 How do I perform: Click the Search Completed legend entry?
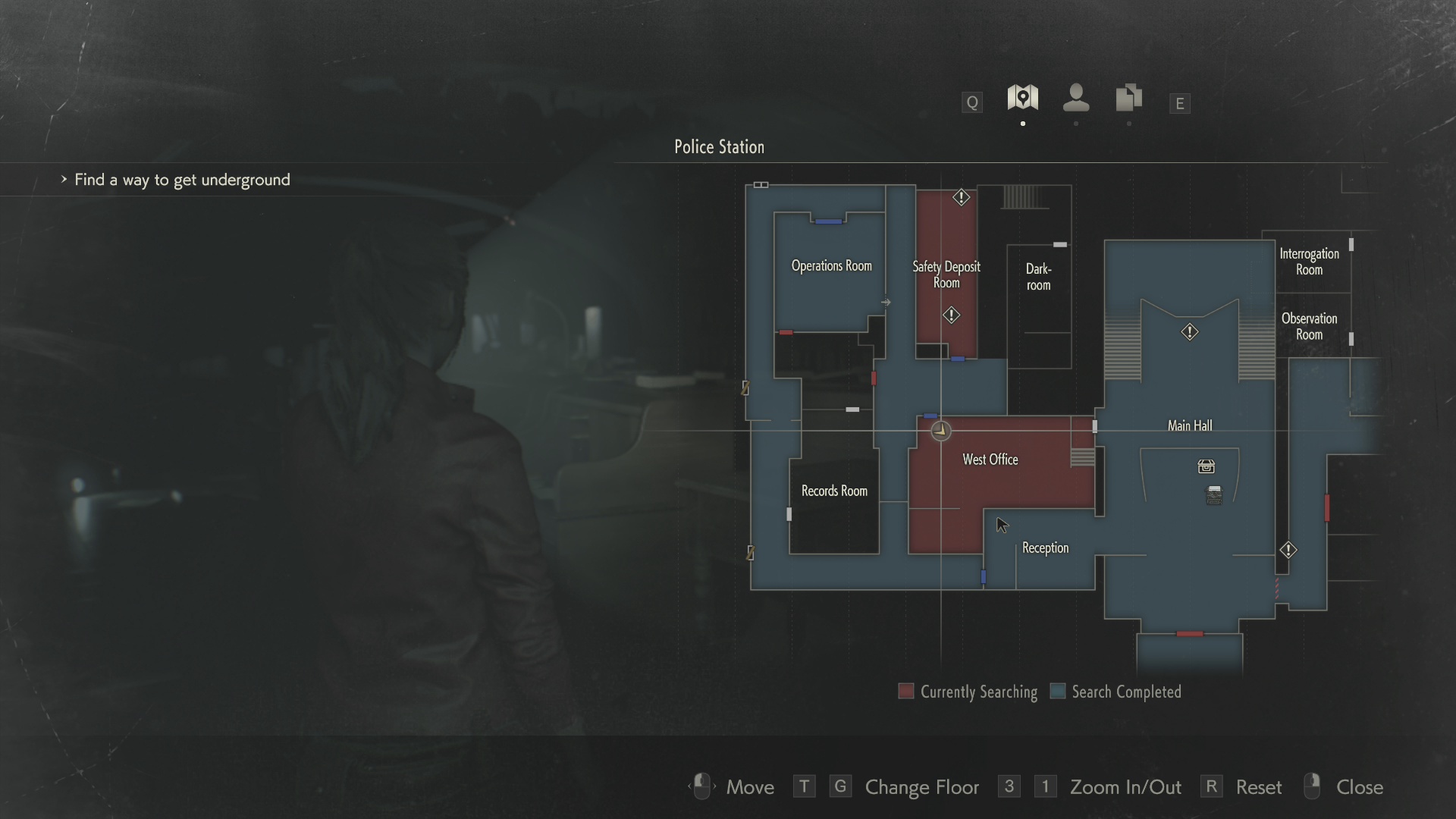(1116, 692)
